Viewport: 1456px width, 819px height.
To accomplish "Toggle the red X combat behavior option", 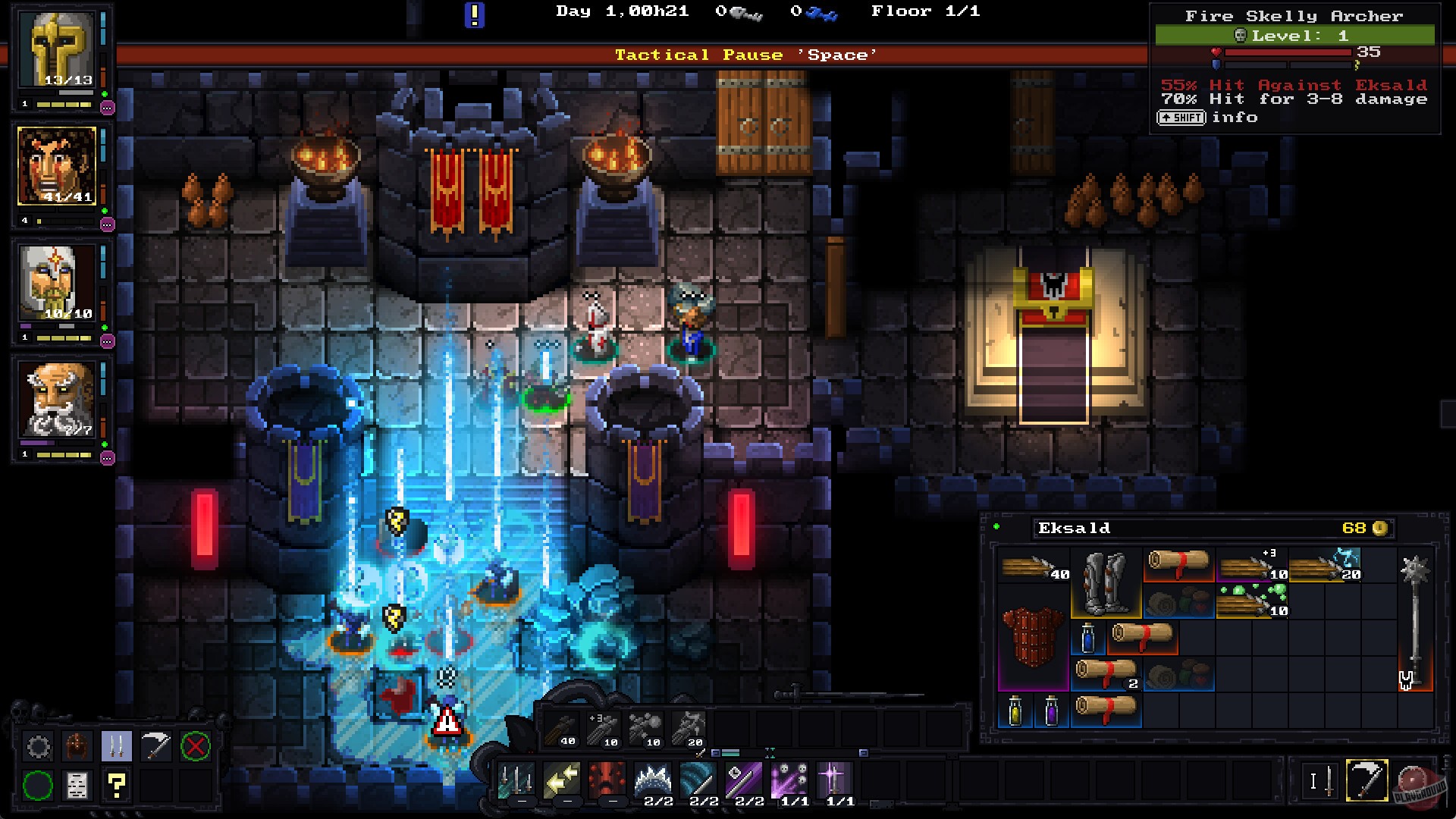I will click(x=195, y=747).
